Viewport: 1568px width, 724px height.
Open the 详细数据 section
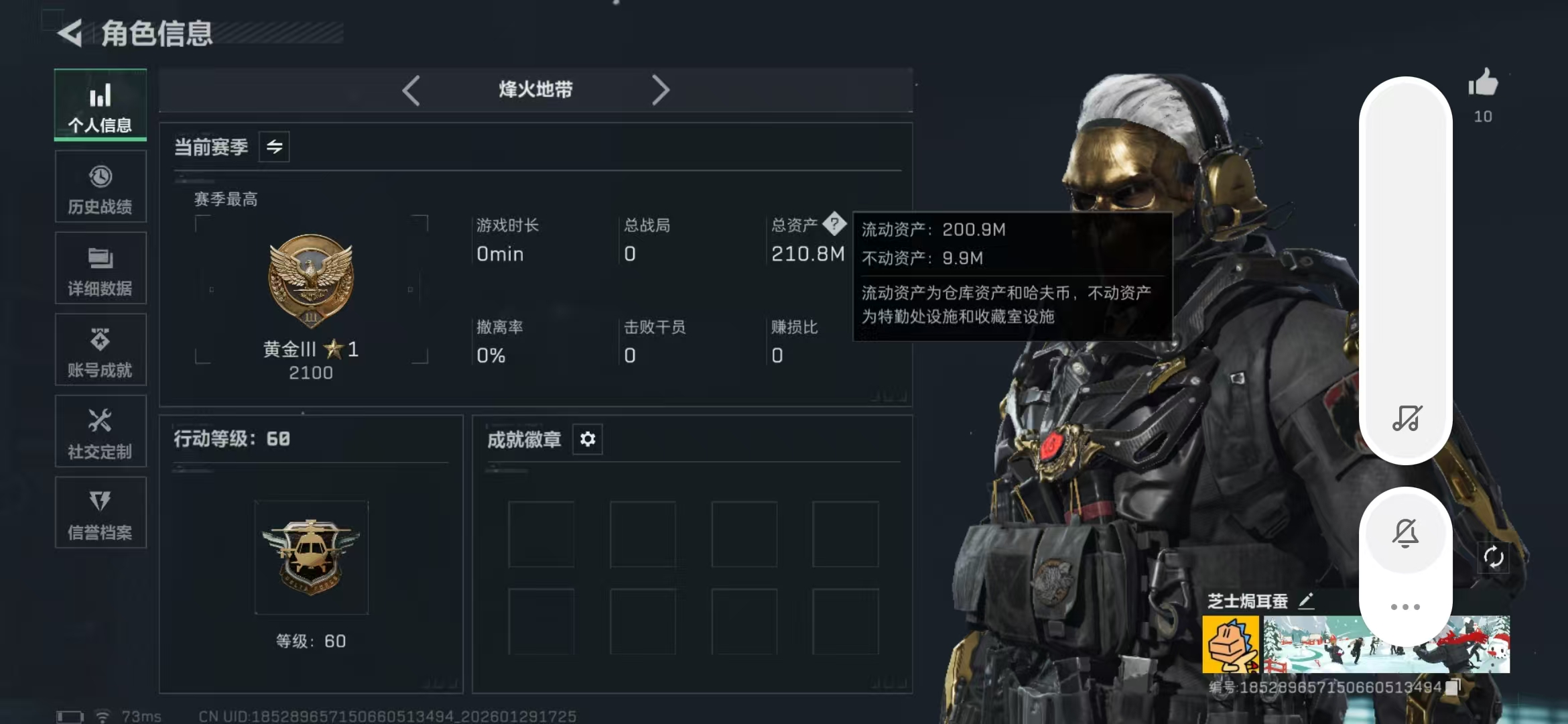tap(100, 269)
